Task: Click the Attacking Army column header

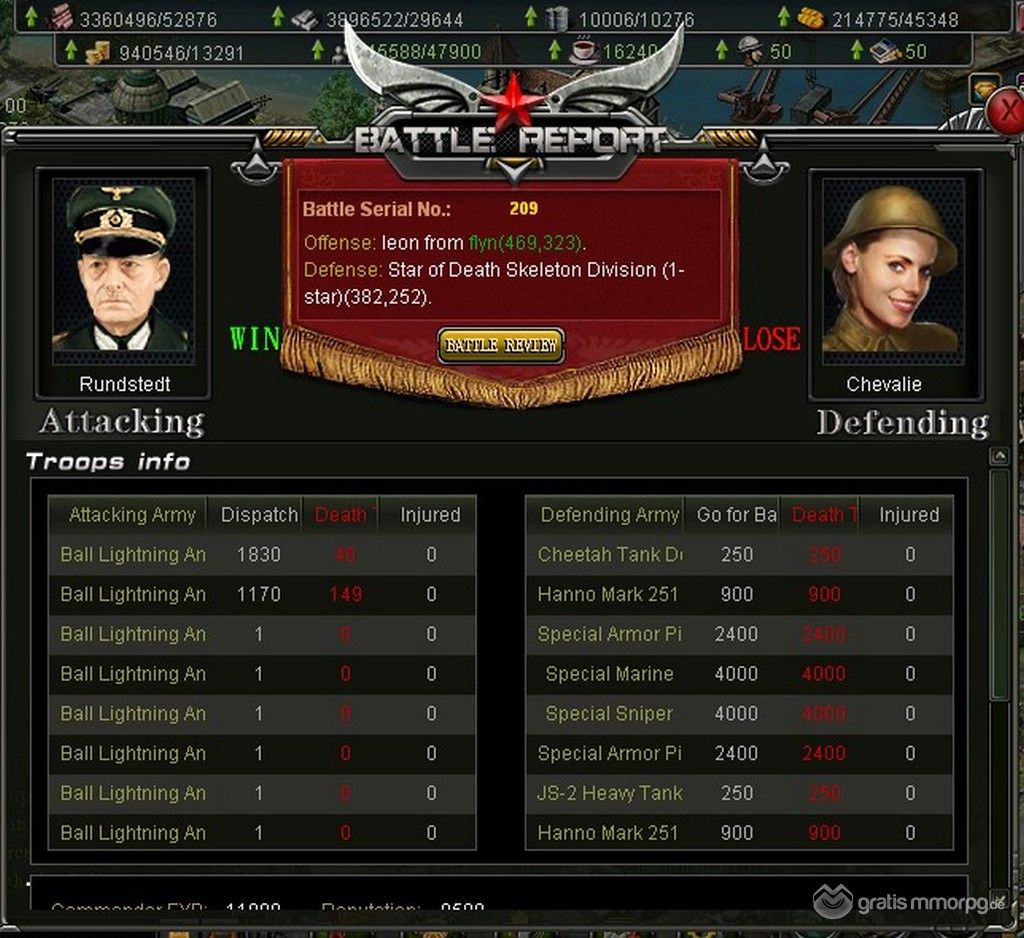Action: [x=132, y=515]
